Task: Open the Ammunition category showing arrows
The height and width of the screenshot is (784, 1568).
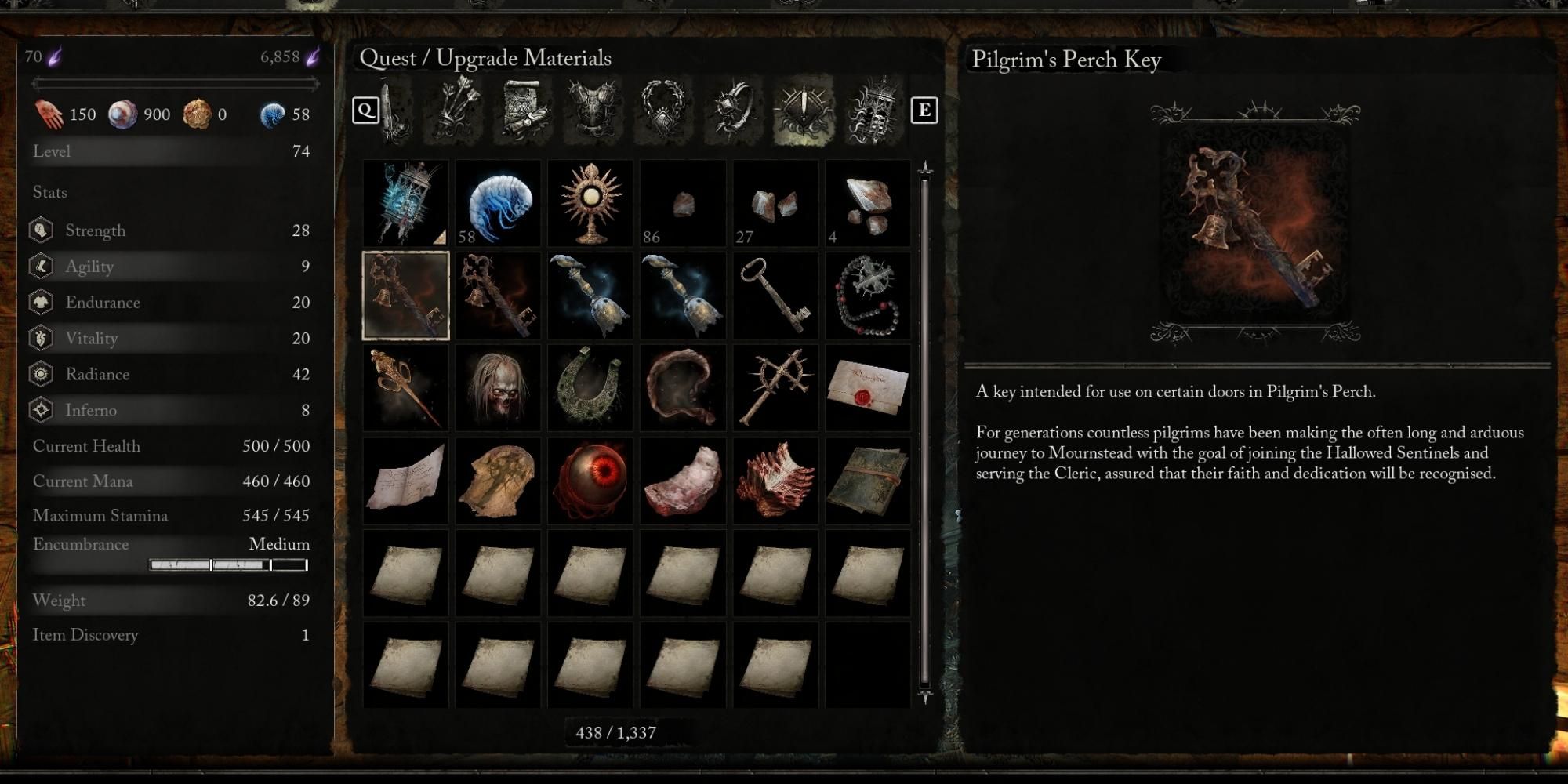Action: (459, 110)
